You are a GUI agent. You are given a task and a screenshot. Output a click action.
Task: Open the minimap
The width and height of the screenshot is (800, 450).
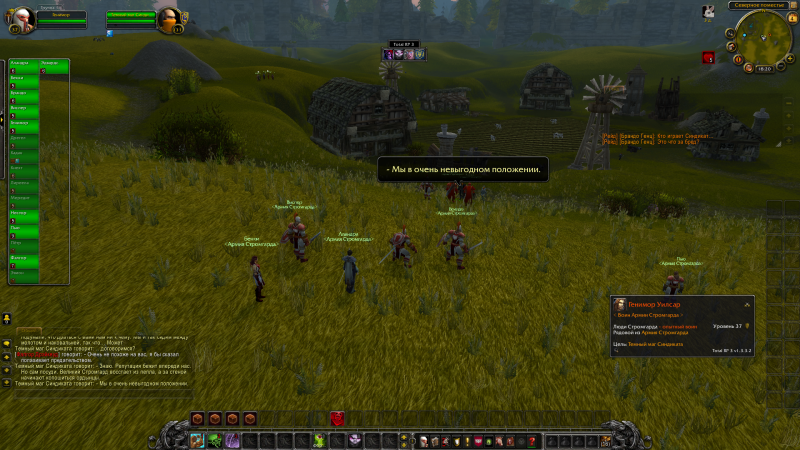pos(764,35)
